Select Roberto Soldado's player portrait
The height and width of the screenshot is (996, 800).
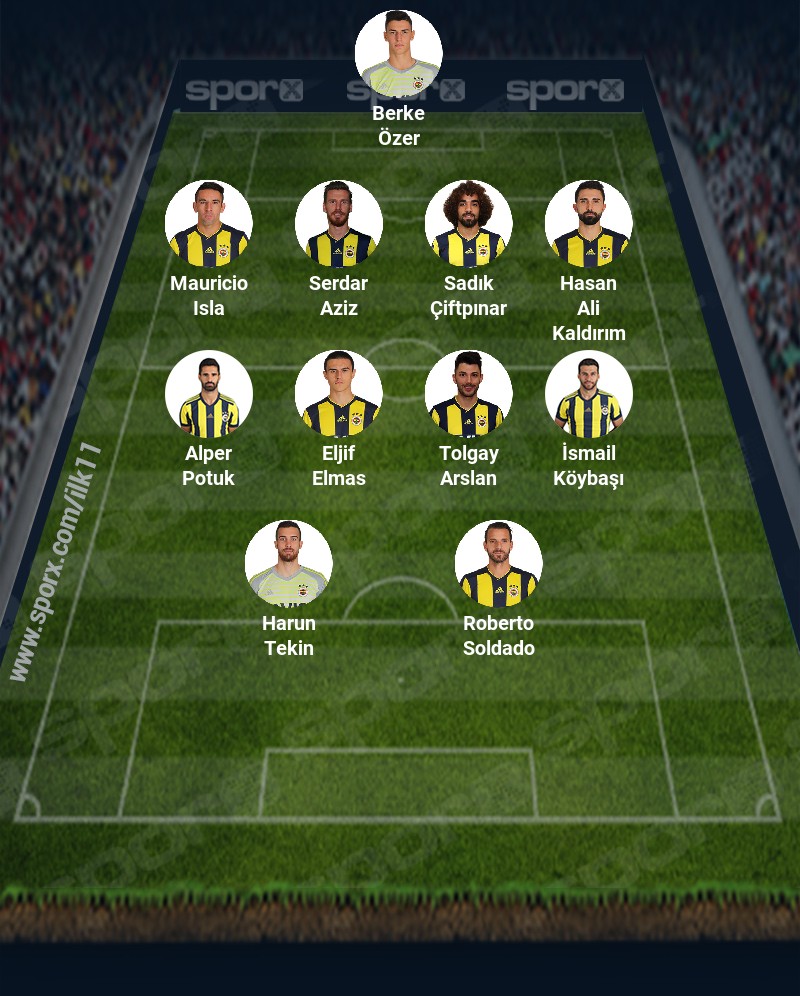[x=498, y=564]
